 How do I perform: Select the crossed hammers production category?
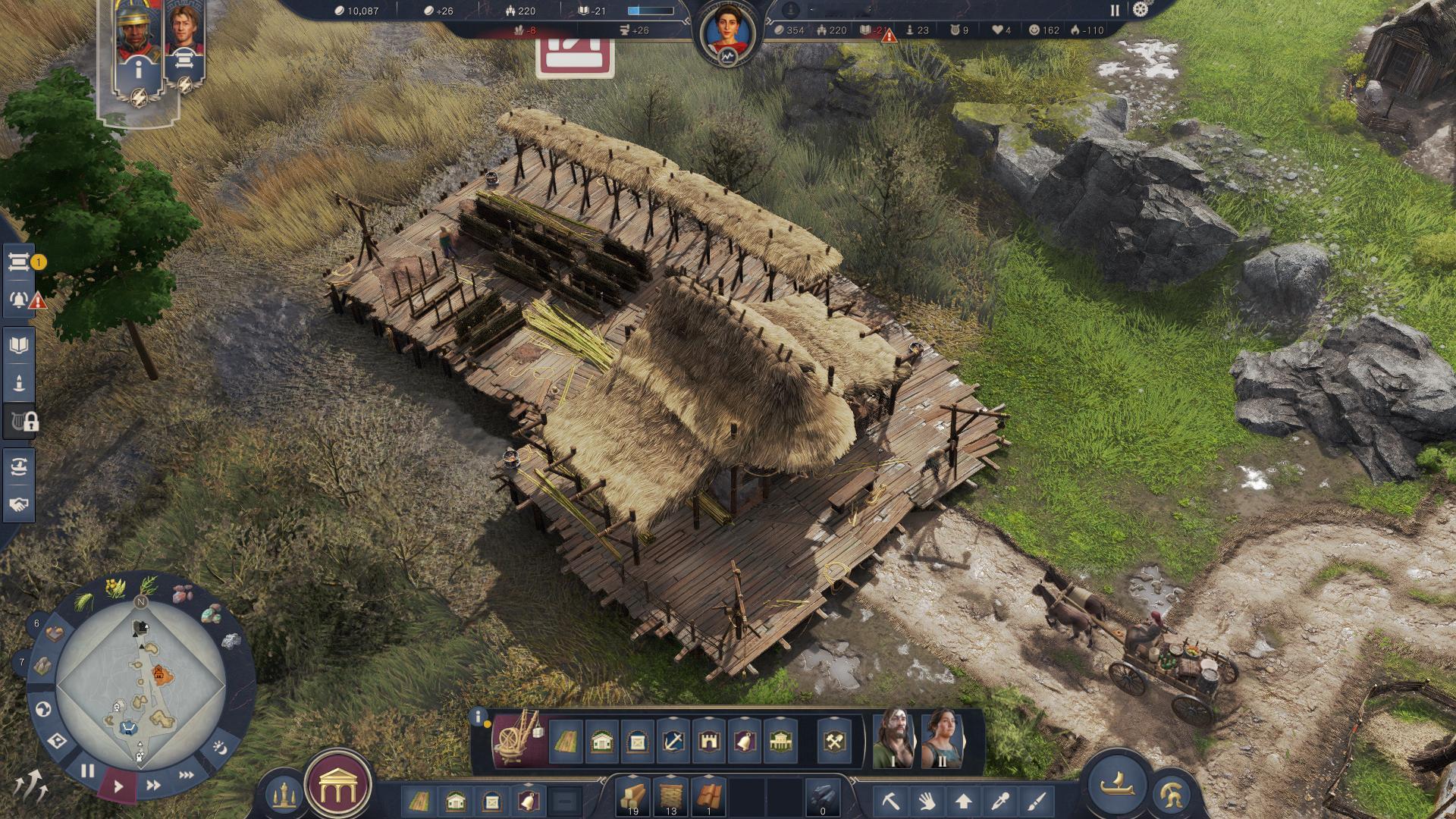click(x=836, y=741)
